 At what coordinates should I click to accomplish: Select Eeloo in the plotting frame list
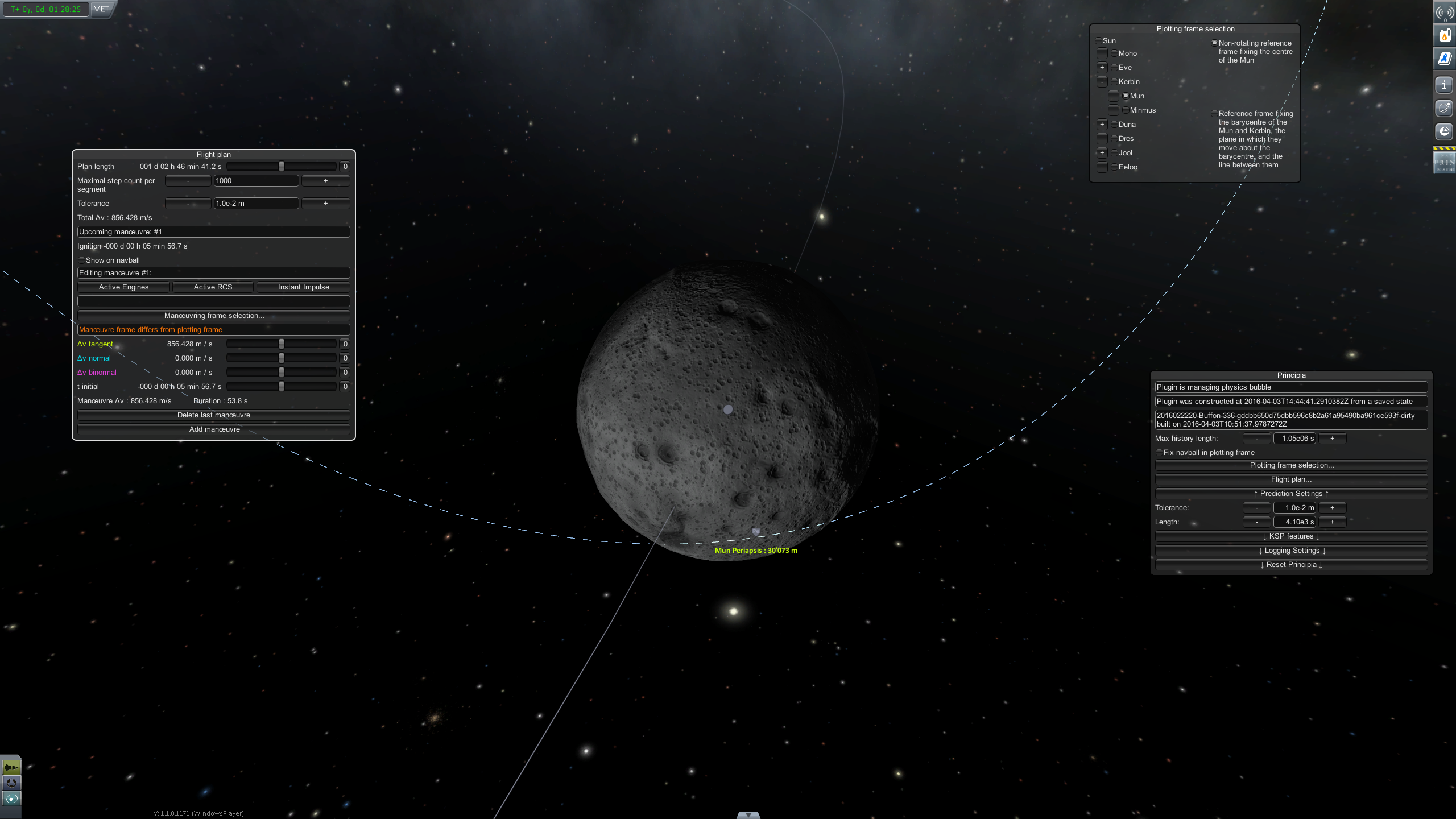click(x=1114, y=167)
